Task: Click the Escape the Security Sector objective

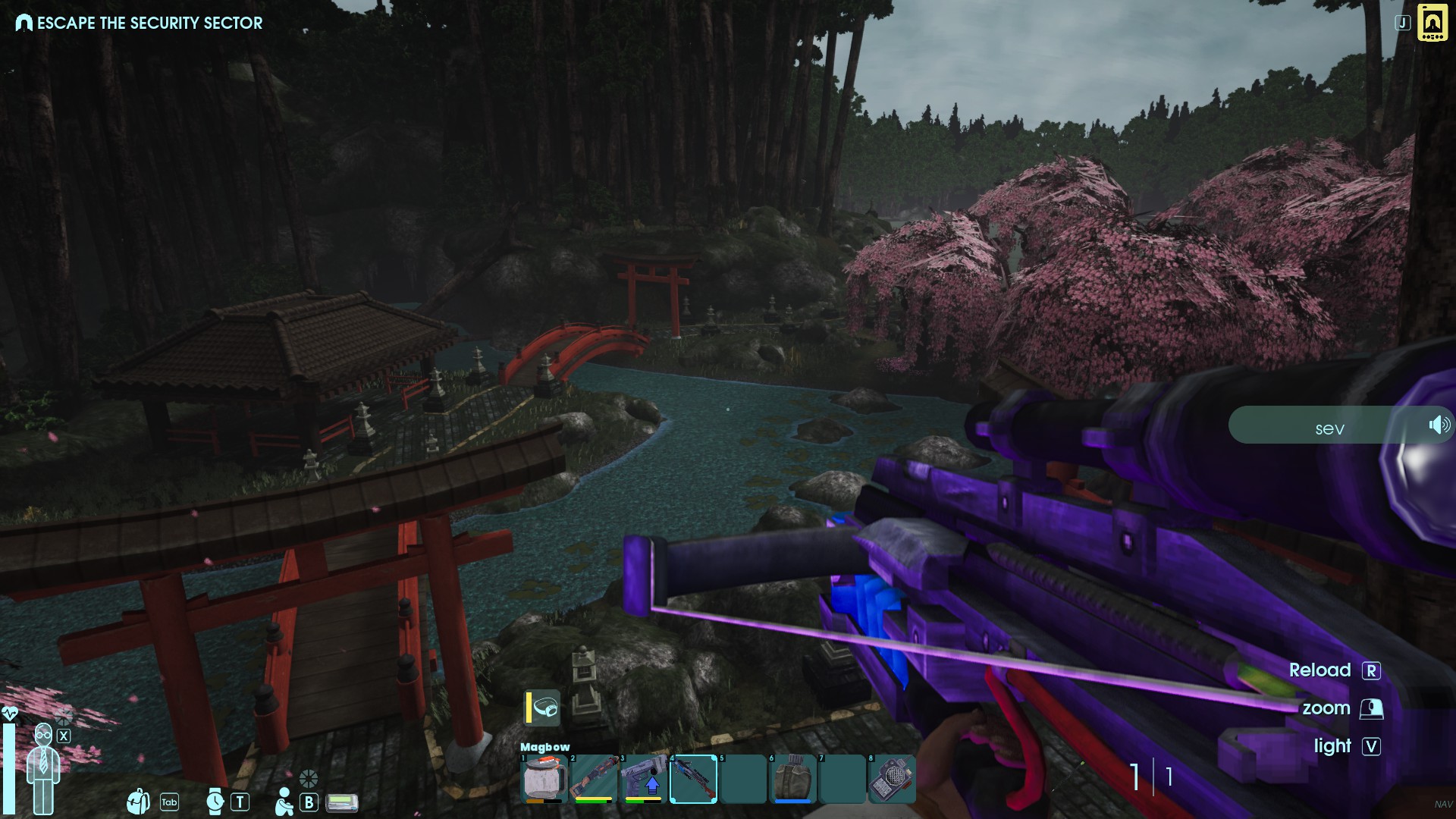Action: click(x=140, y=23)
